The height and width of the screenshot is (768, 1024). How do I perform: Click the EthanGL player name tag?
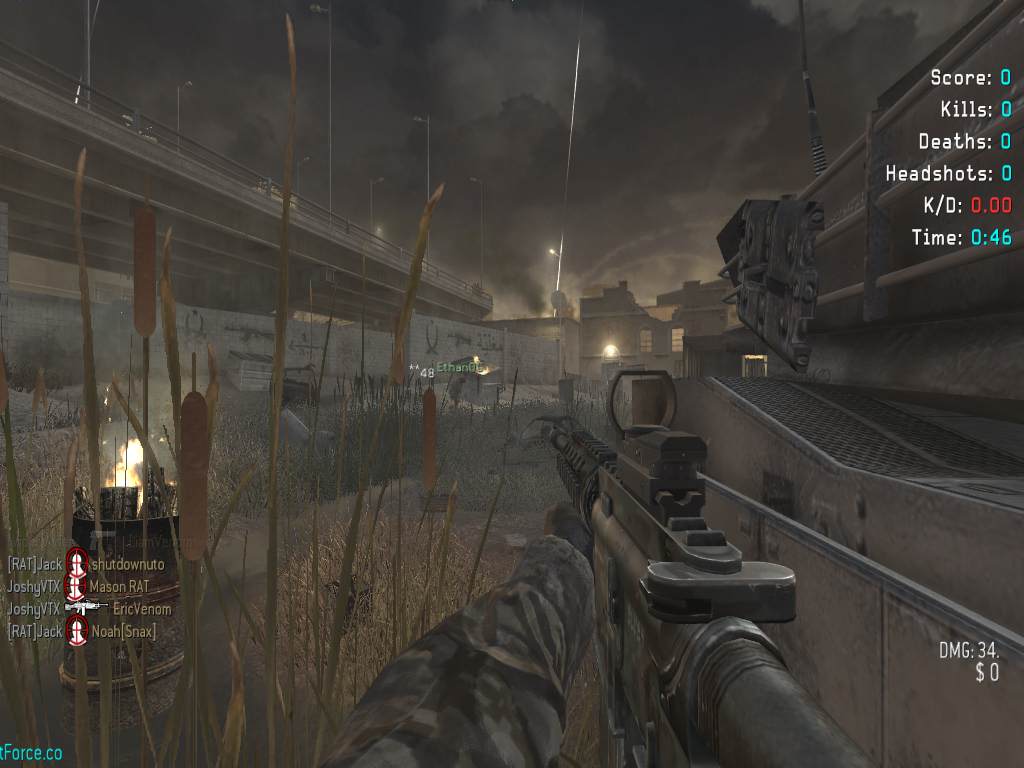465,368
